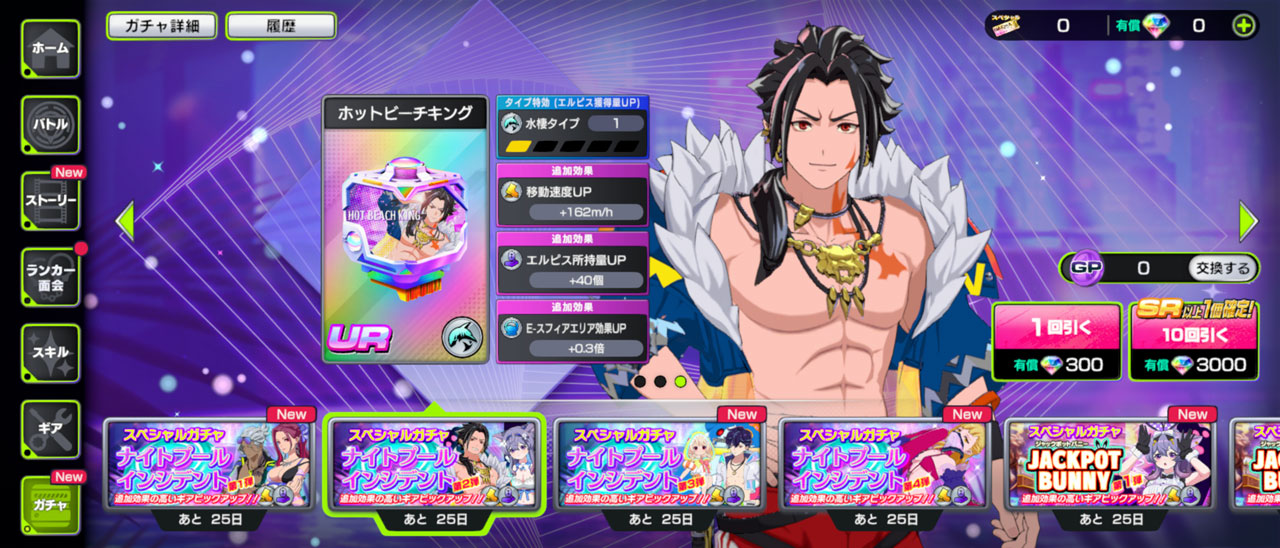Select the JACKPOT BUNNY 第1弾 gacha banner
Image resolution: width=1280 pixels, height=548 pixels.
click(1111, 464)
